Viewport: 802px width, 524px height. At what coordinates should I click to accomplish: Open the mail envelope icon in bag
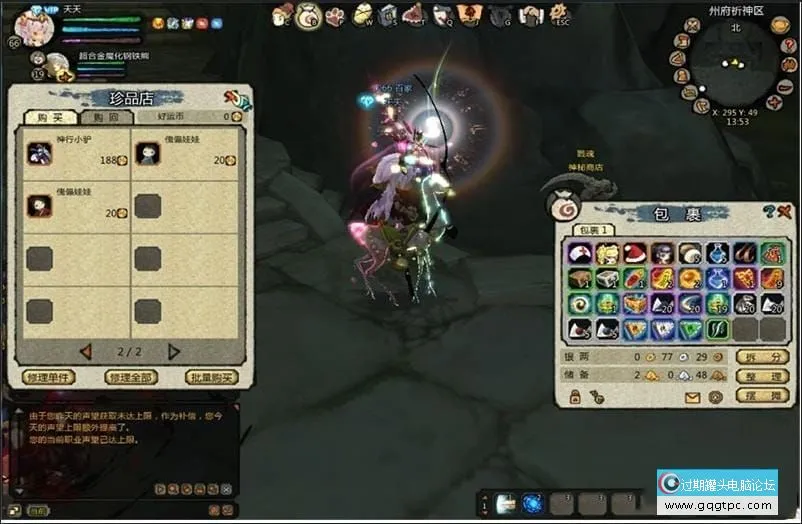pos(692,397)
